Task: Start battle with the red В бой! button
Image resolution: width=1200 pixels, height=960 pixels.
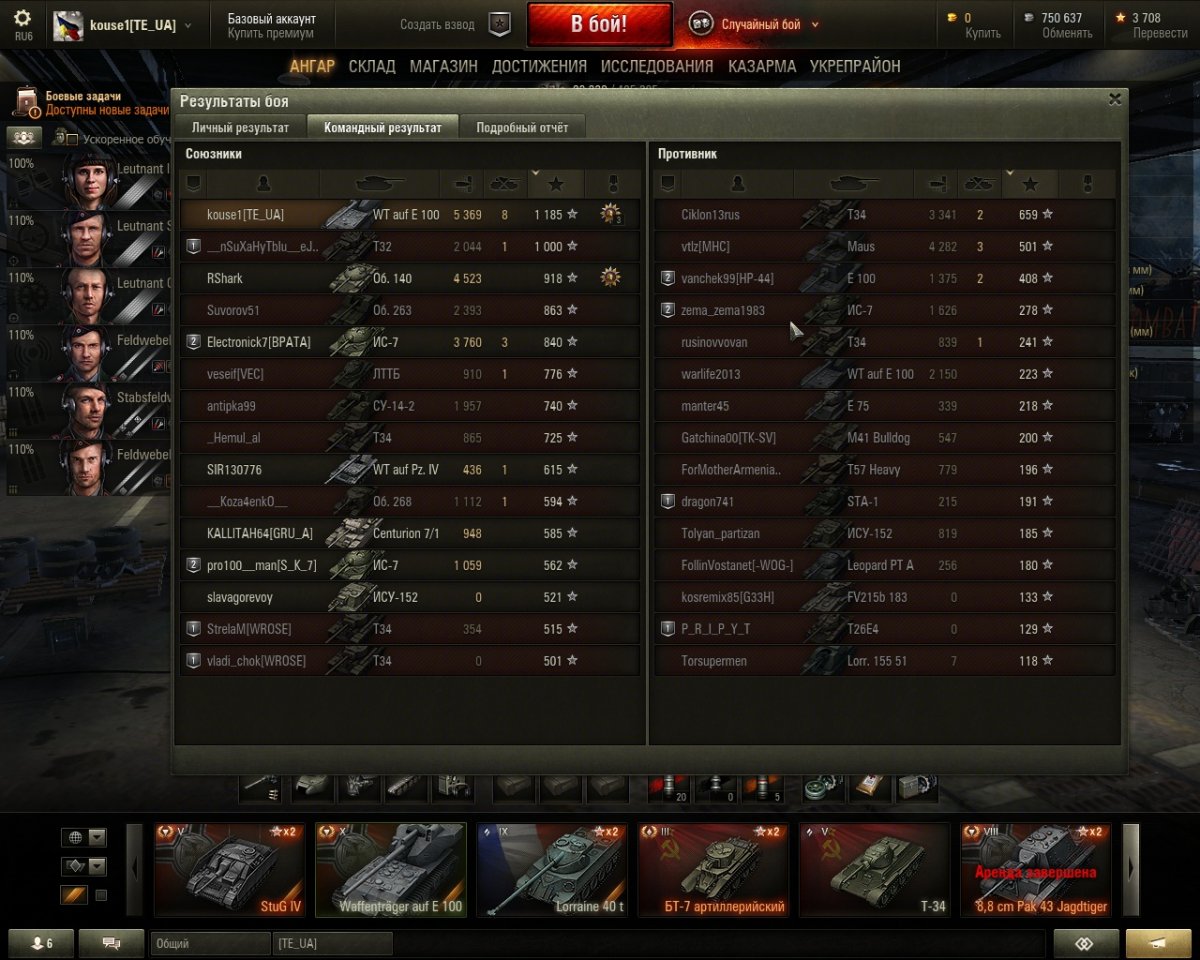Action: [599, 24]
